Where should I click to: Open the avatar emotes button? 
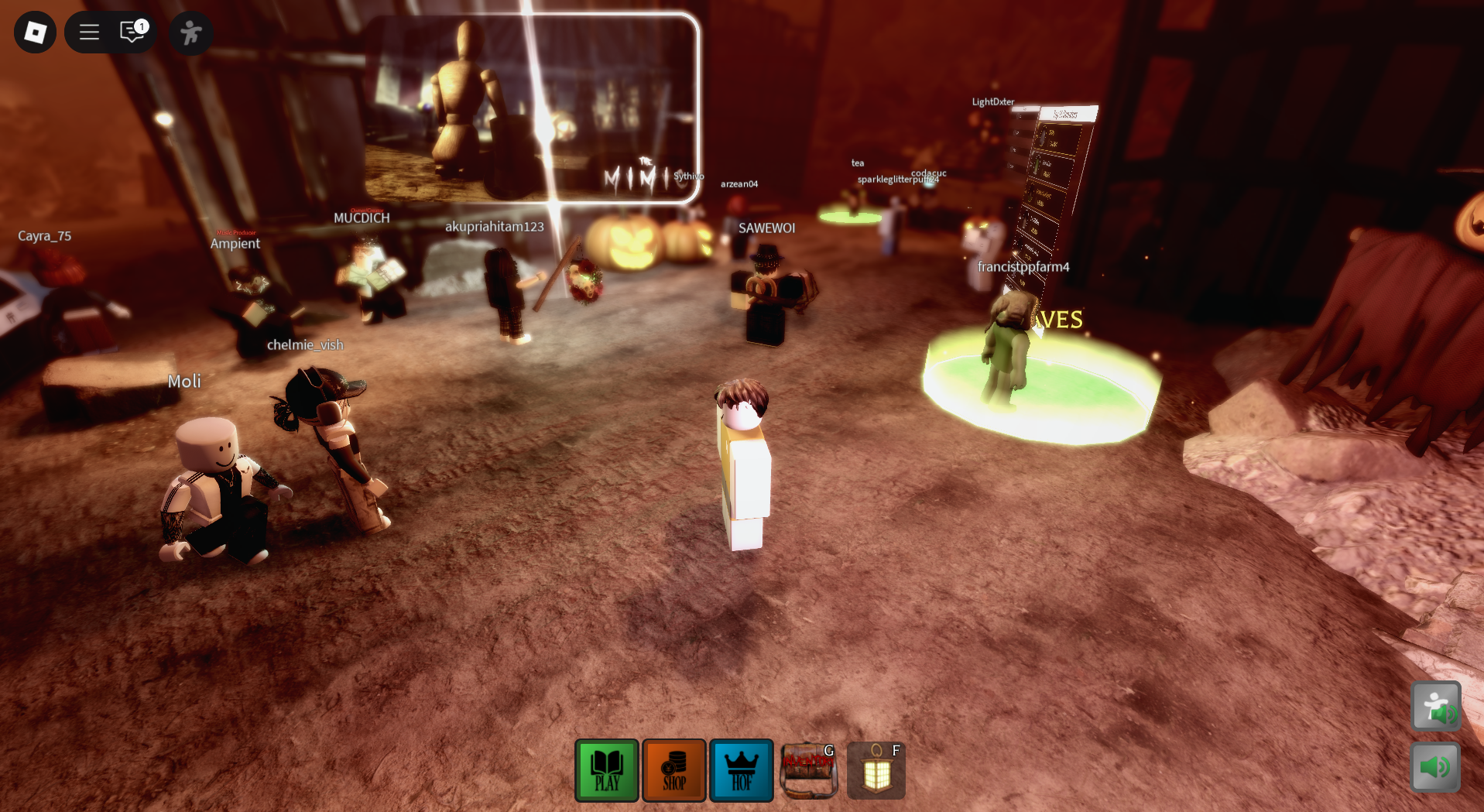[190, 33]
